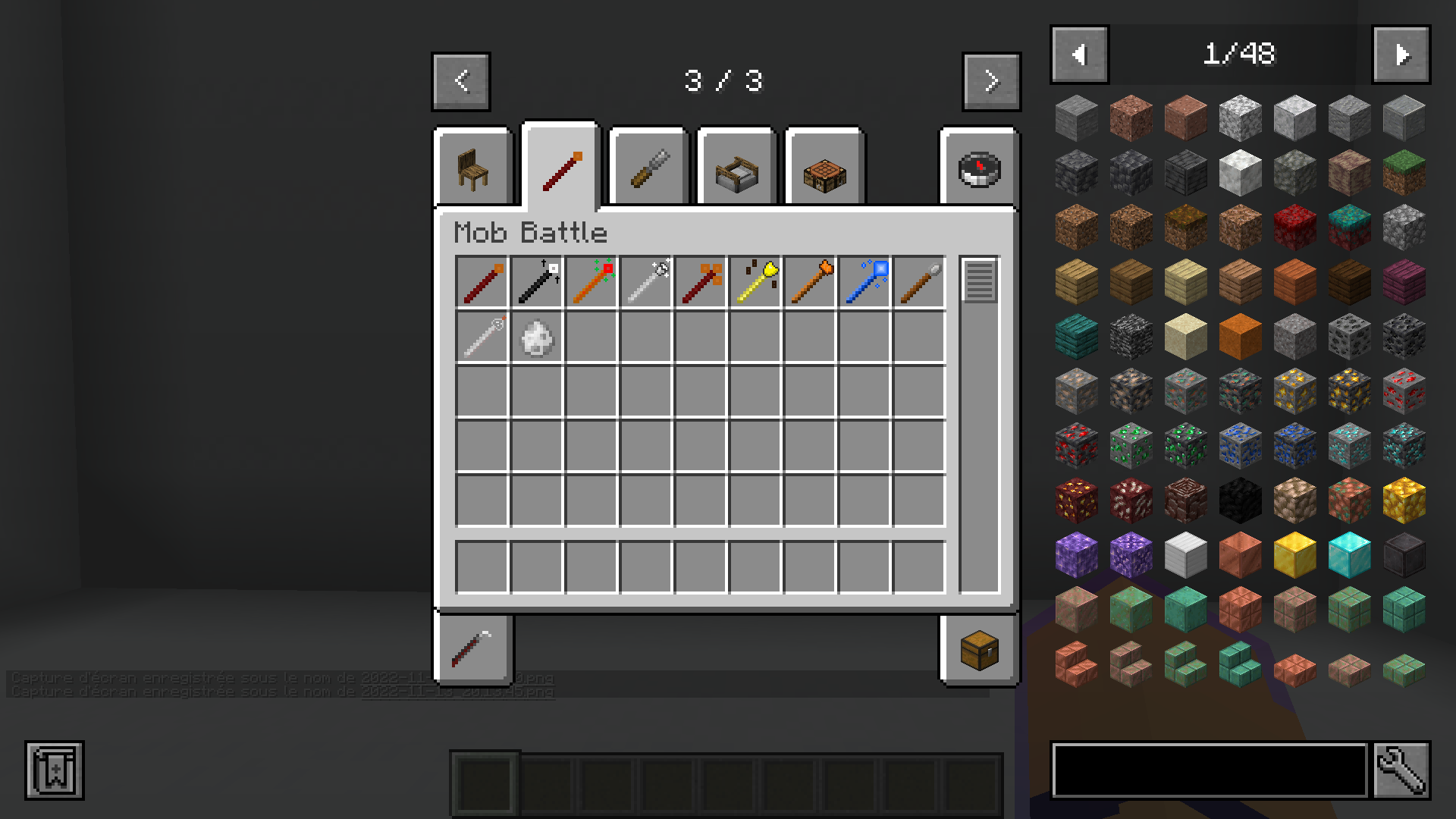1456x819 pixels.
Task: Grab the blue sparkle wand item
Action: 864,281
